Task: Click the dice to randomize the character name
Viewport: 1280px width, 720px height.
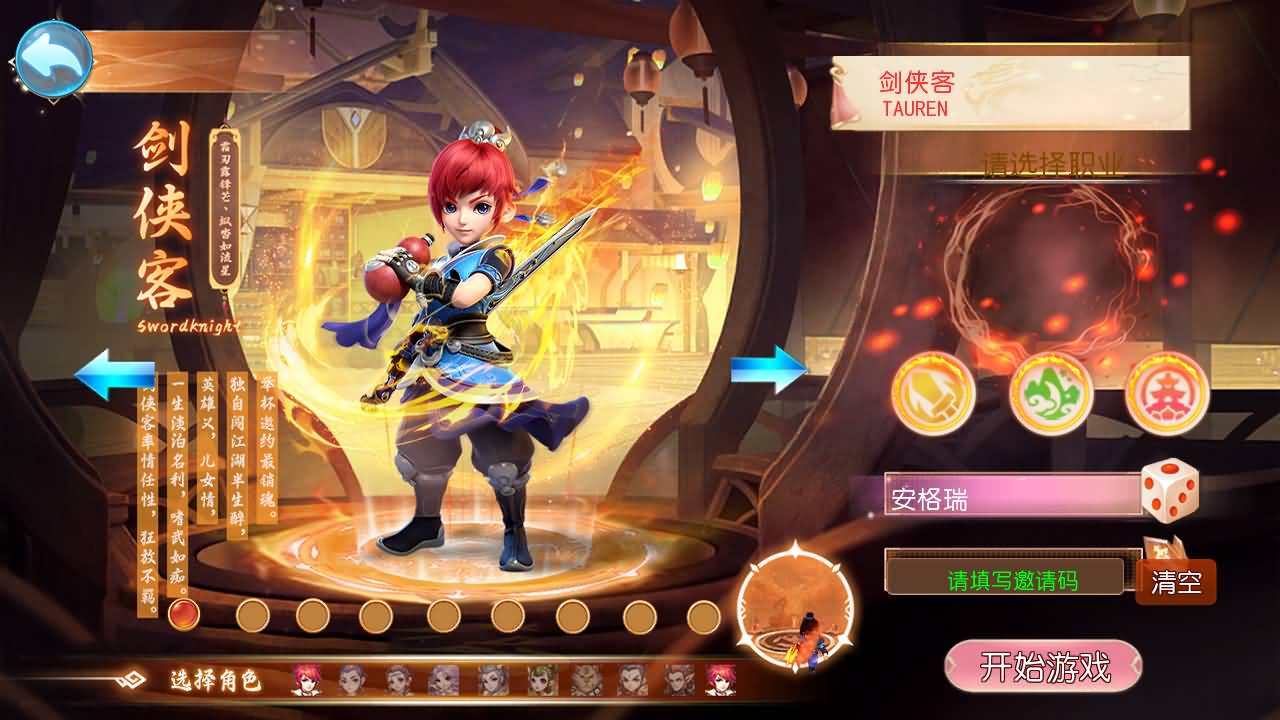Action: 1171,491
